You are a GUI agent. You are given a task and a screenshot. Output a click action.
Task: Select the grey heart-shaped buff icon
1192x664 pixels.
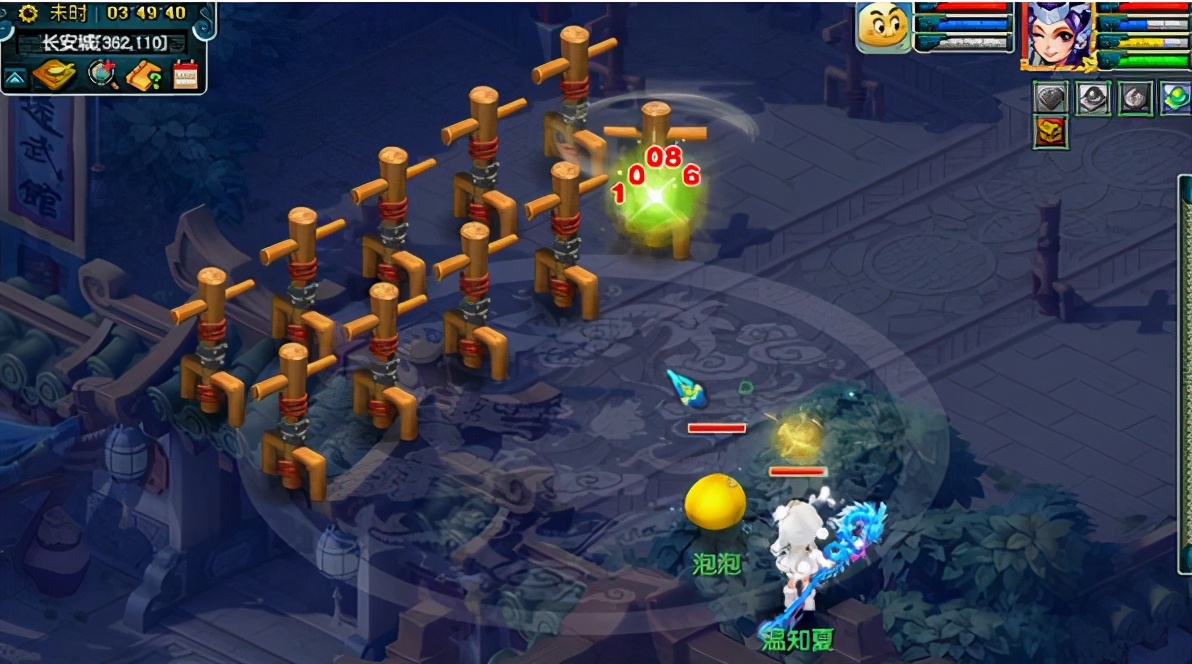tap(1051, 98)
